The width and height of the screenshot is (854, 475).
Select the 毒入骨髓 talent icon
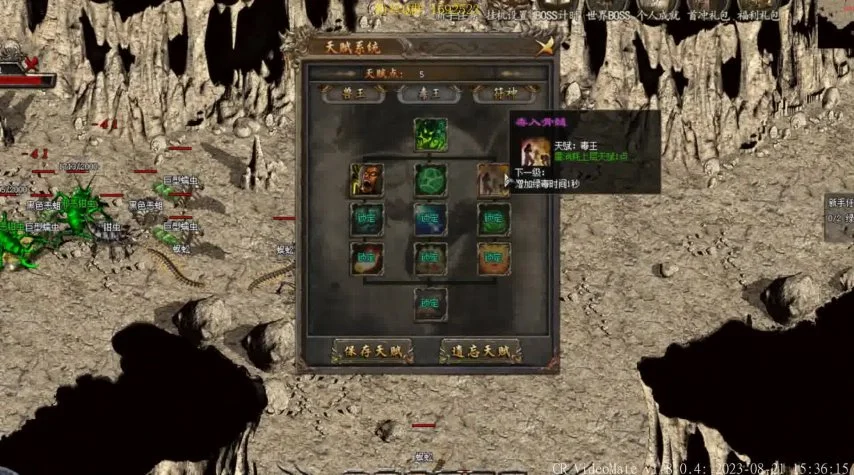click(x=492, y=180)
